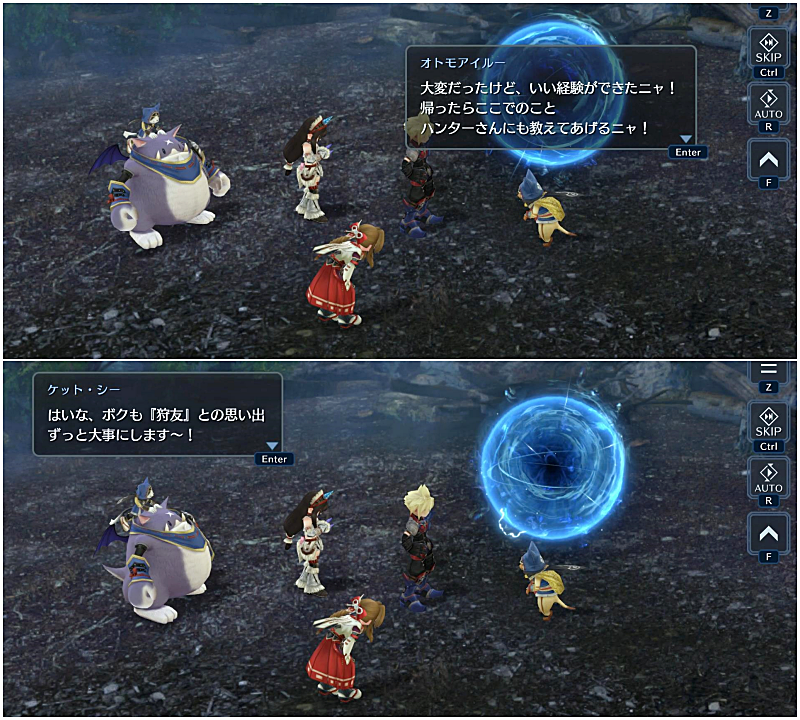
Task: Click SKIP in the オトモアイルー dialogue scene
Action: click(x=768, y=49)
